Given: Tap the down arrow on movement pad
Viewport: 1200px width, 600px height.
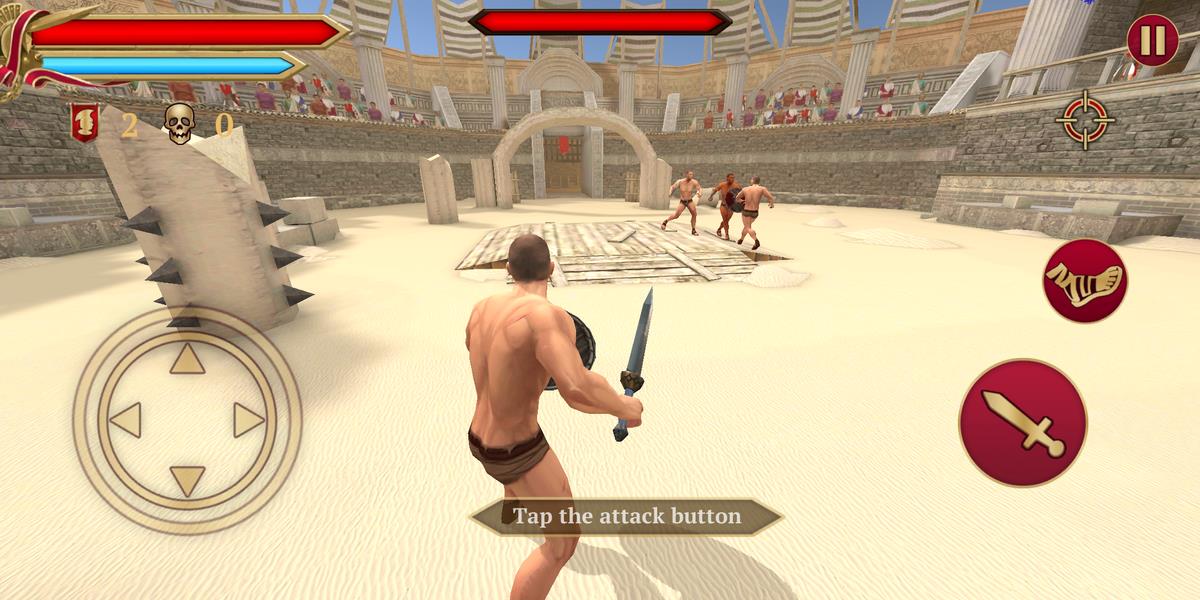Looking at the screenshot, I should click(x=187, y=480).
